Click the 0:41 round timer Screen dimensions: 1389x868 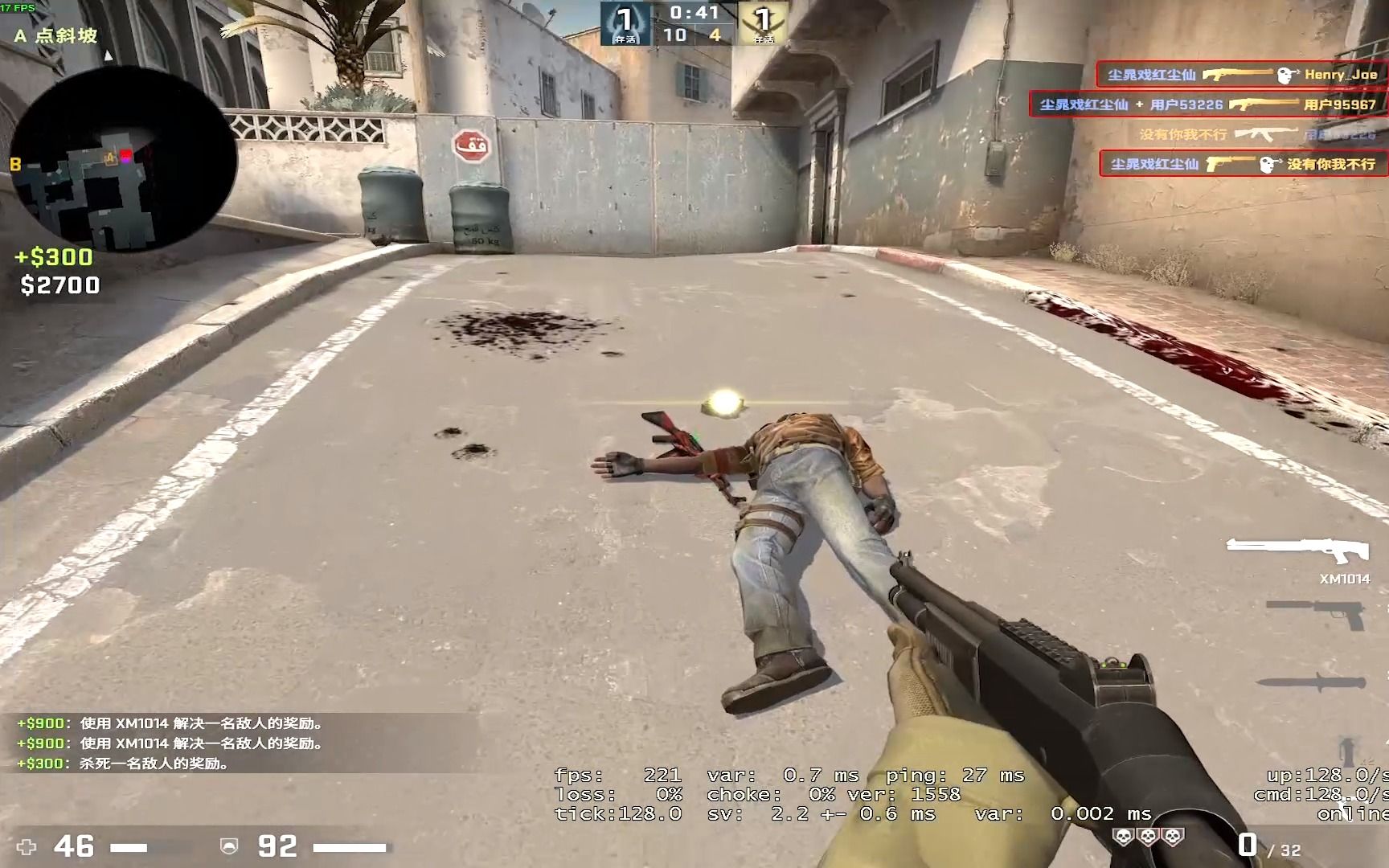pos(693,11)
